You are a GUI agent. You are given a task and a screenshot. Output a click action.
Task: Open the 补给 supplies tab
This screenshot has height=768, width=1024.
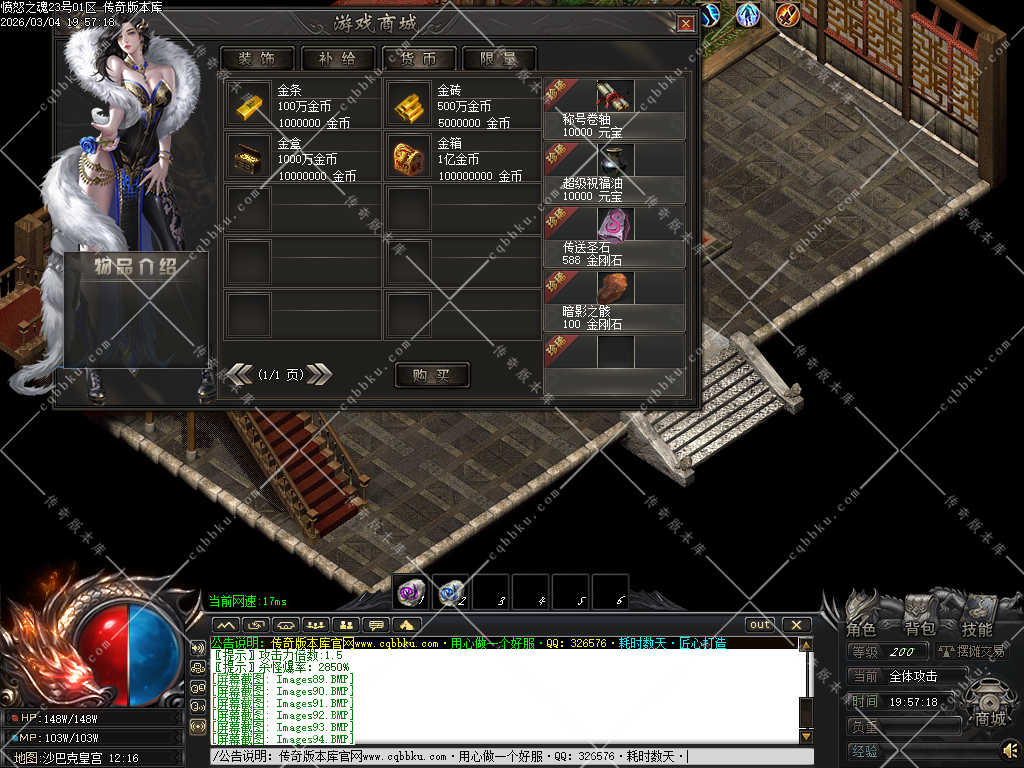[336, 59]
